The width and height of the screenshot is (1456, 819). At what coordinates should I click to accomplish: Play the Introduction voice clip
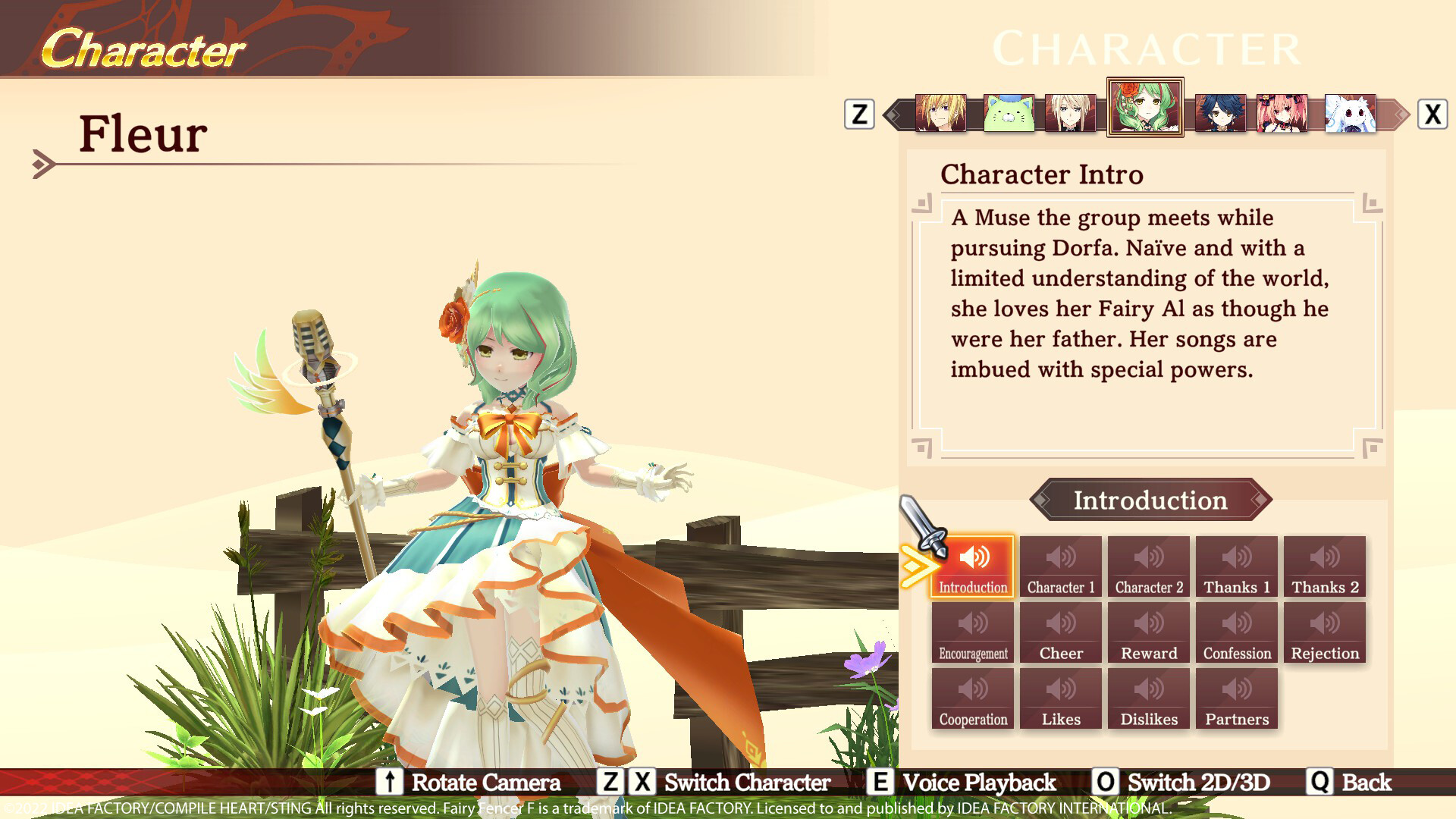point(973,565)
